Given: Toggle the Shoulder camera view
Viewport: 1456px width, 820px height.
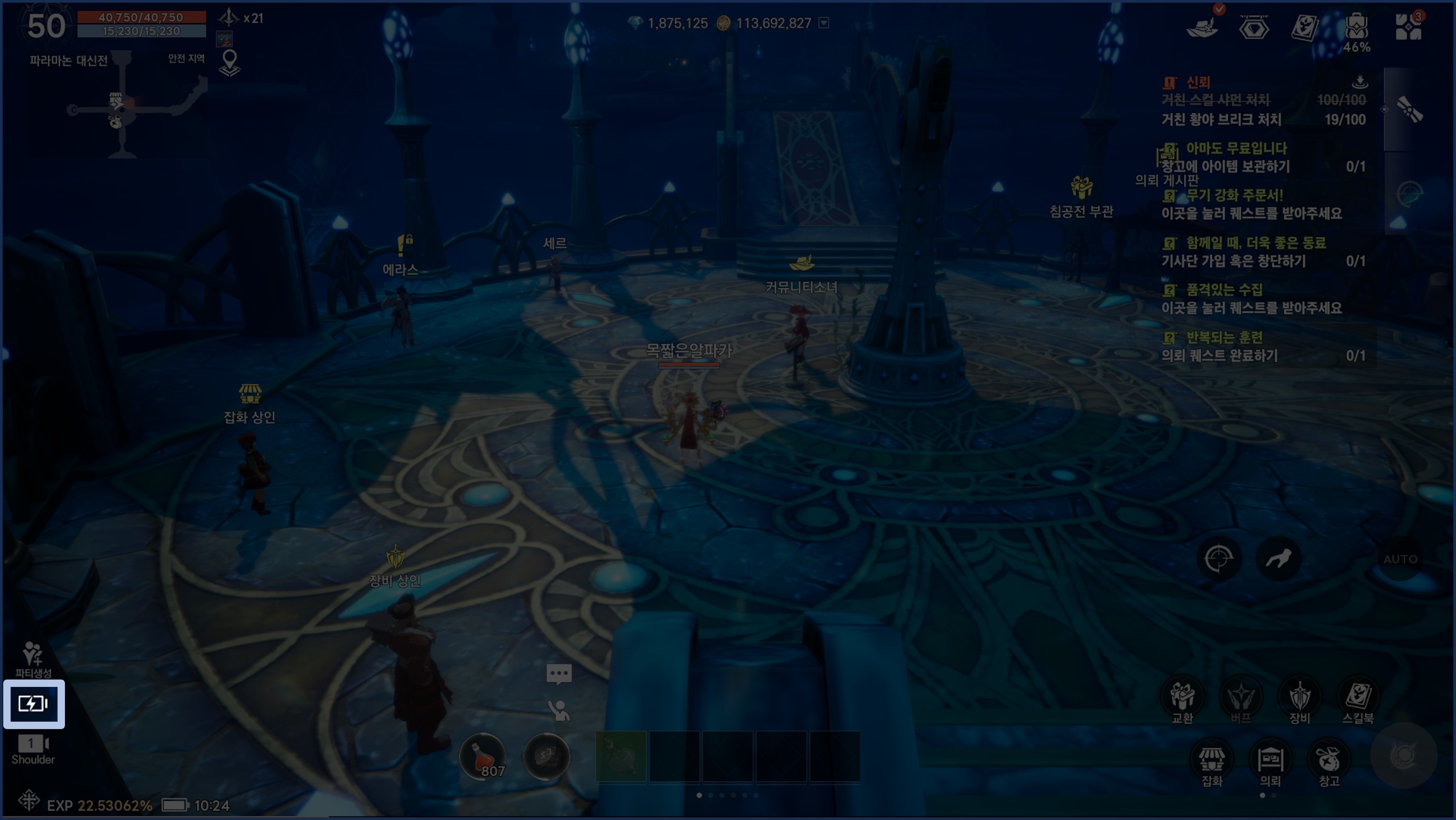Looking at the screenshot, I should (x=33, y=749).
